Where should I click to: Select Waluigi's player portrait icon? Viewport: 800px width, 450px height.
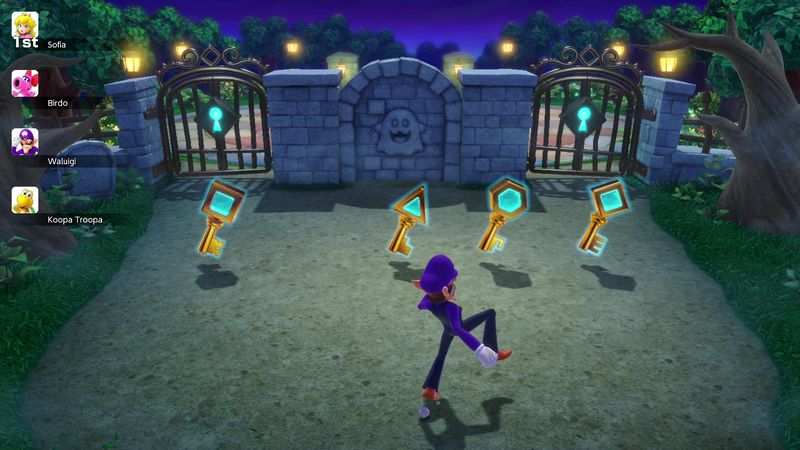pos(25,142)
